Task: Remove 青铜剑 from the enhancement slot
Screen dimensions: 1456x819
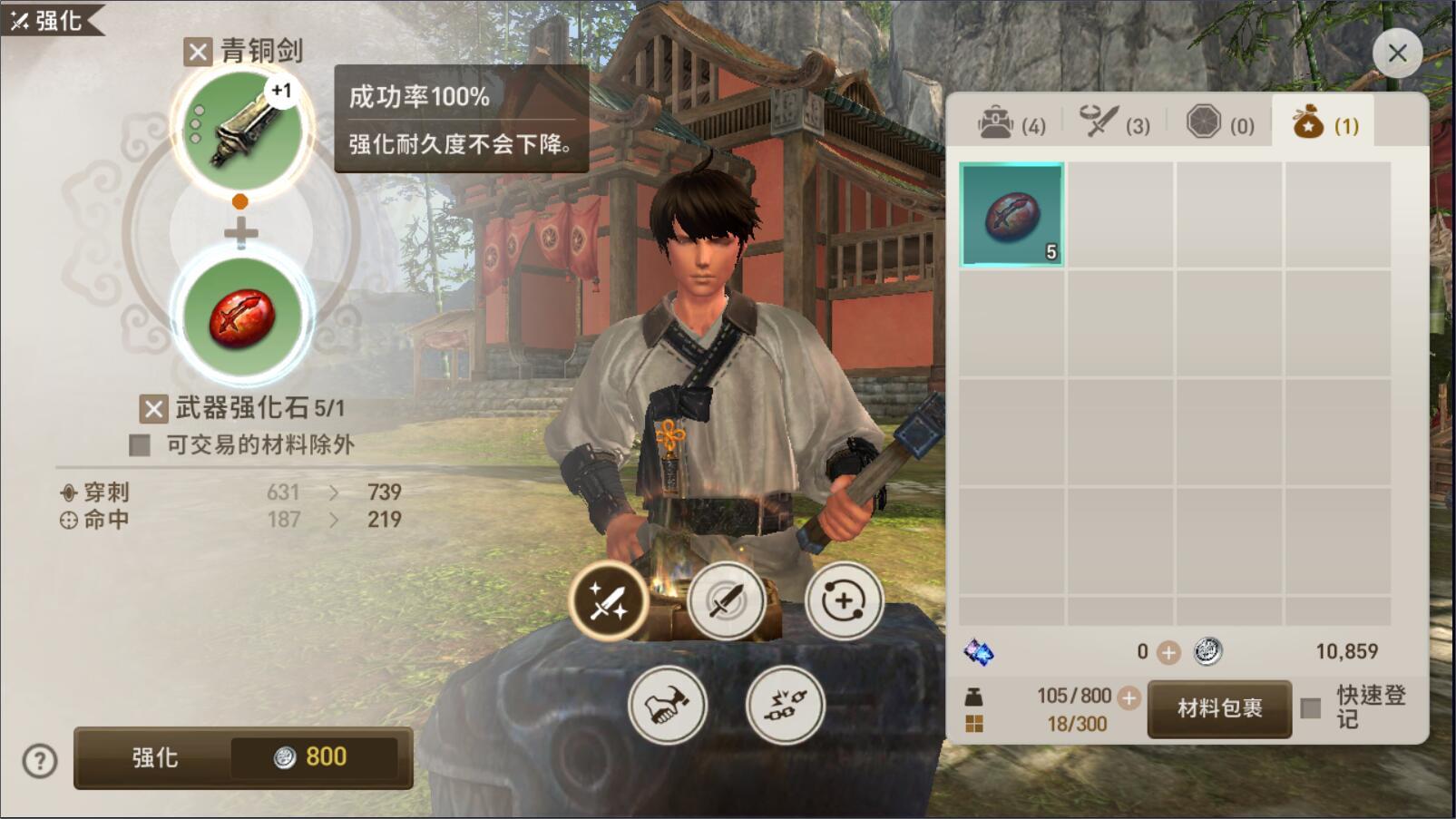Action: [198, 52]
